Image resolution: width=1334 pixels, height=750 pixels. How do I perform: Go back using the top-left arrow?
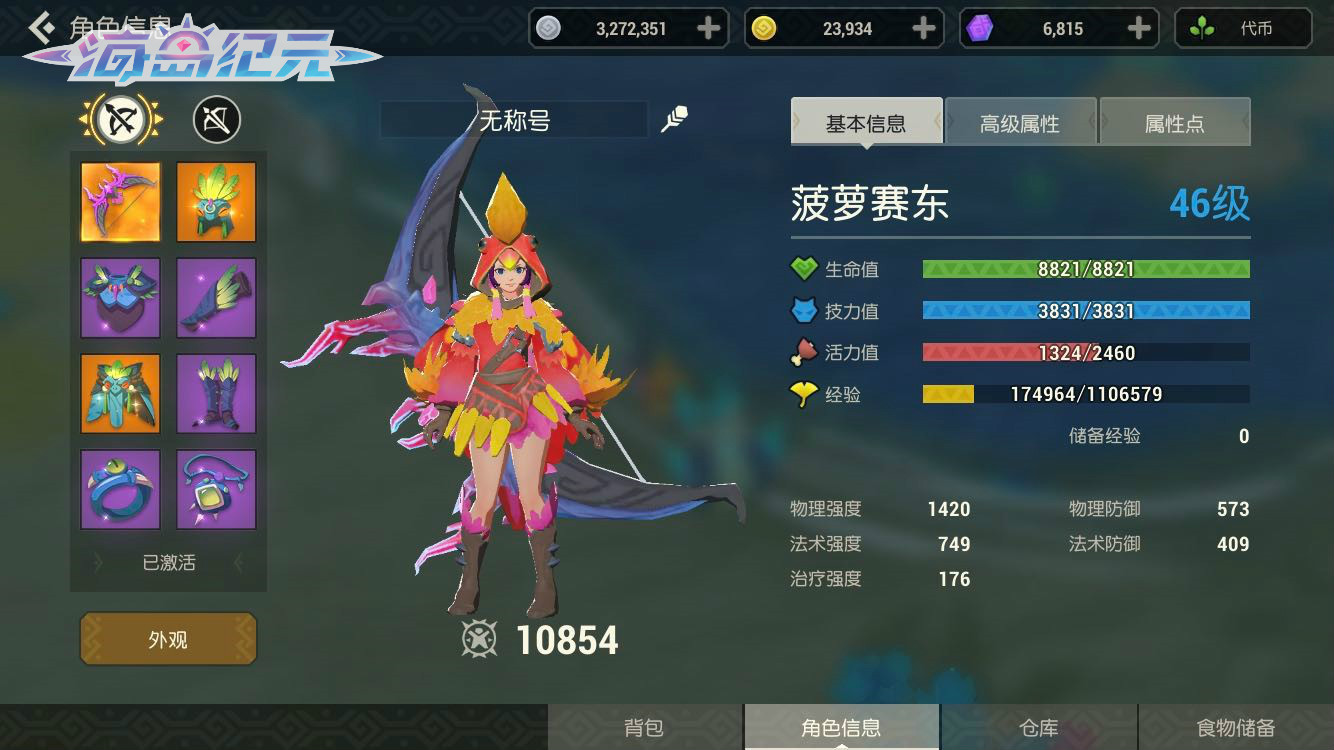pyautogui.click(x=42, y=27)
